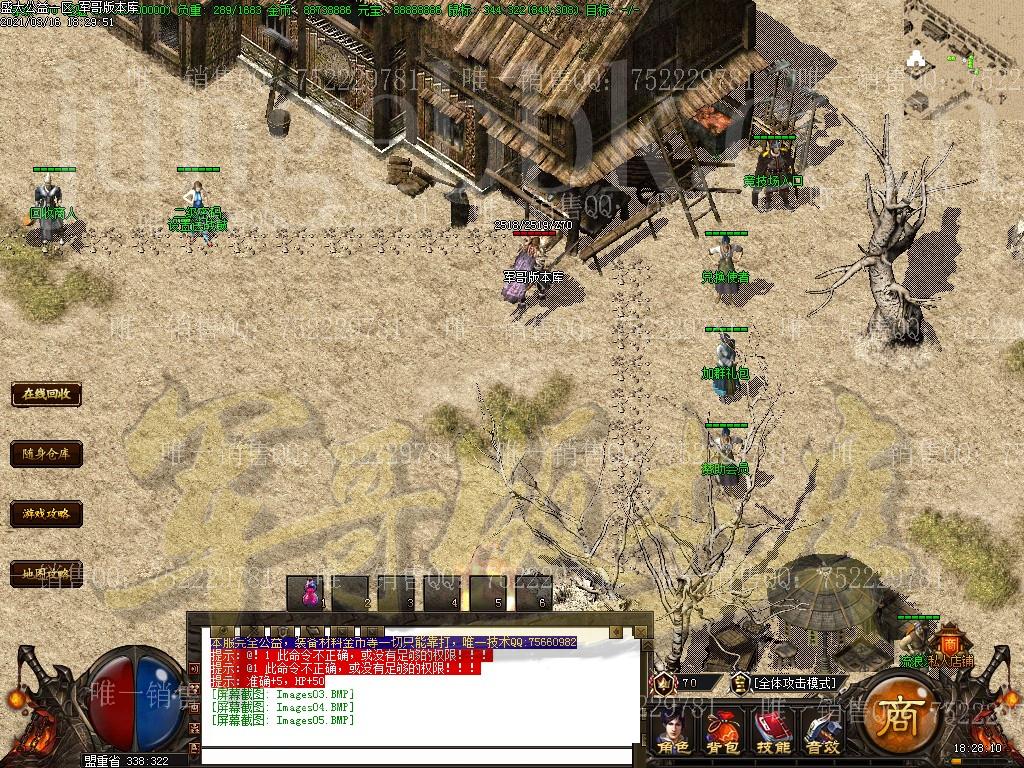This screenshot has width=1024, height=768.
Task: Click the 地图攻略 map guide button
Action: (x=46, y=574)
